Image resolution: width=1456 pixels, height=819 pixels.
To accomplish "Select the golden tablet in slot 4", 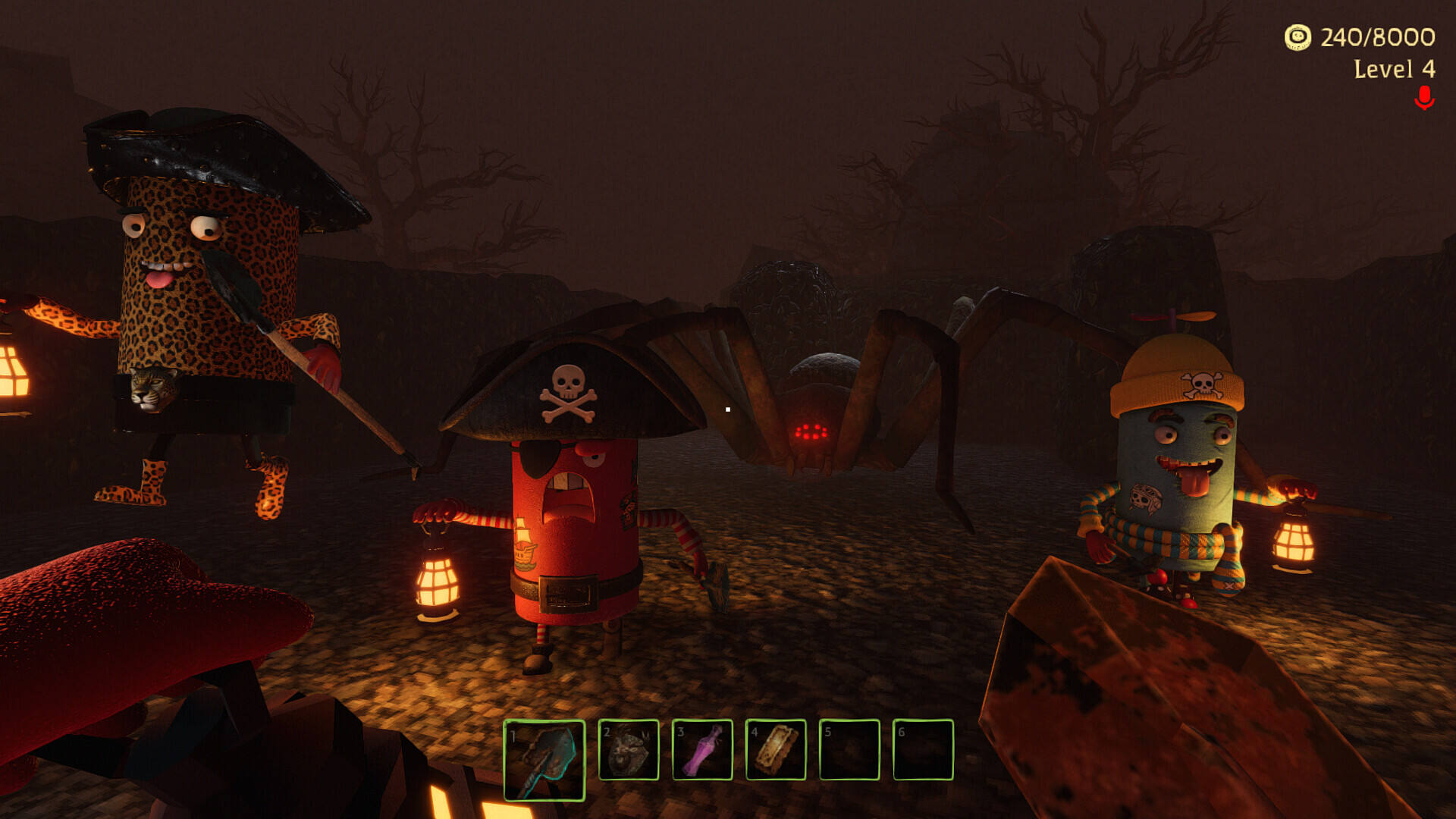I will pyautogui.click(x=776, y=750).
